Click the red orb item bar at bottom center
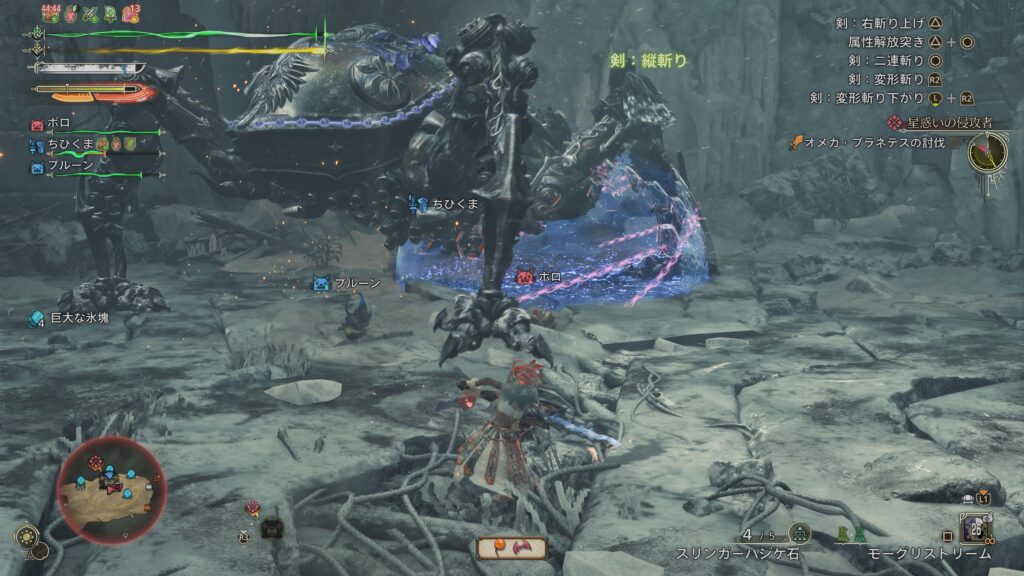 point(512,547)
